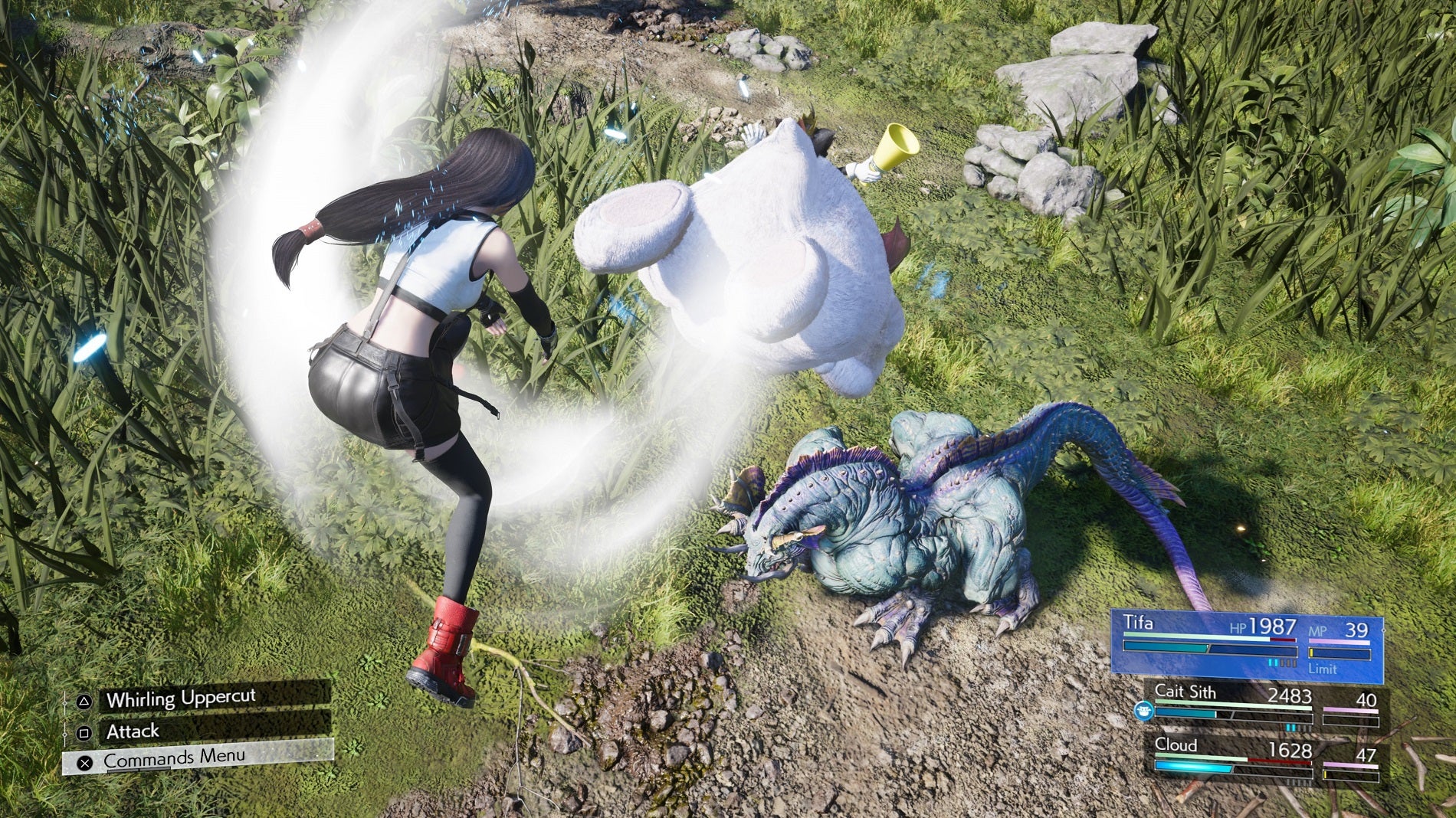The width and height of the screenshot is (1456, 818).
Task: Click Cloud's cyan ATB charge bar
Action: [x=1192, y=767]
